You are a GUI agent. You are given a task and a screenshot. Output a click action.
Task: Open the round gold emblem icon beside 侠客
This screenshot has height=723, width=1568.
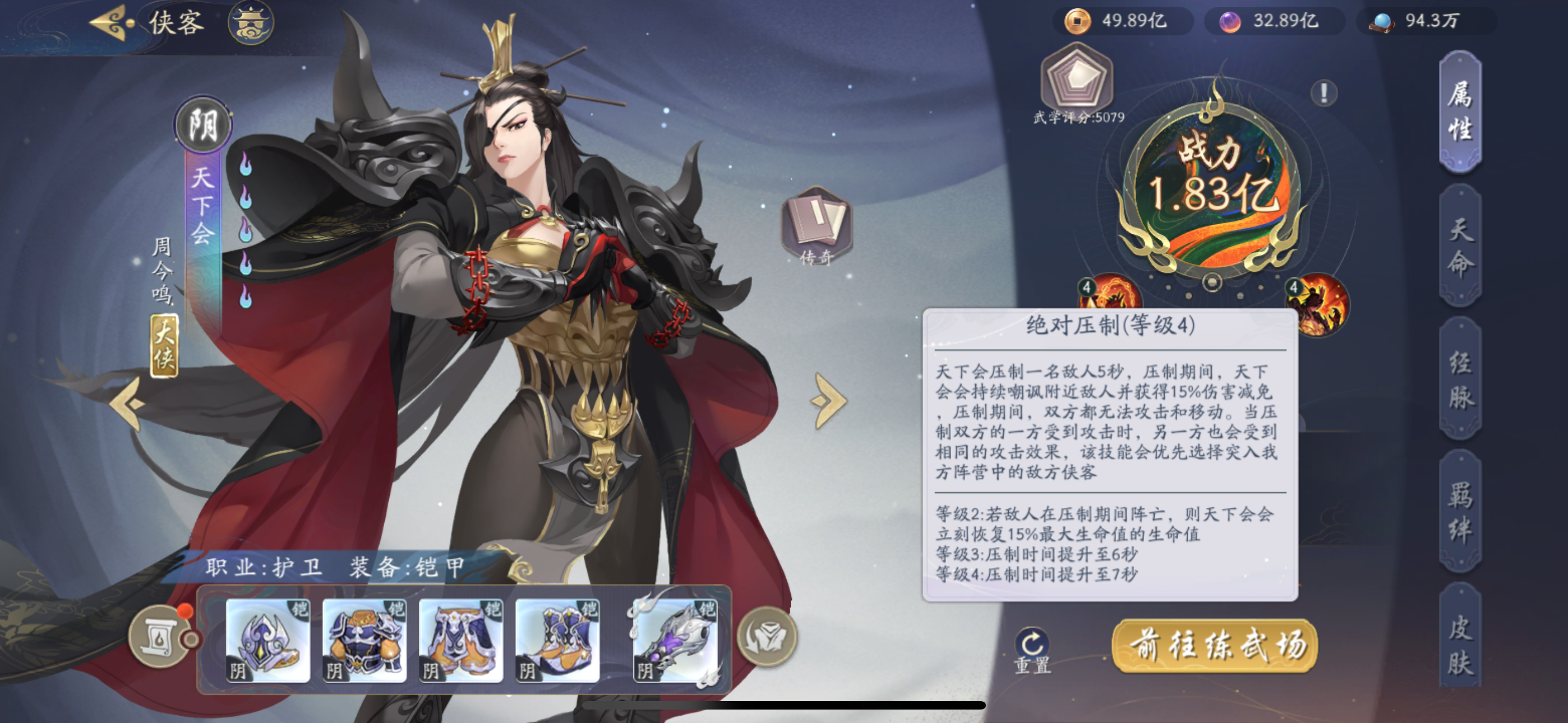coord(251,23)
